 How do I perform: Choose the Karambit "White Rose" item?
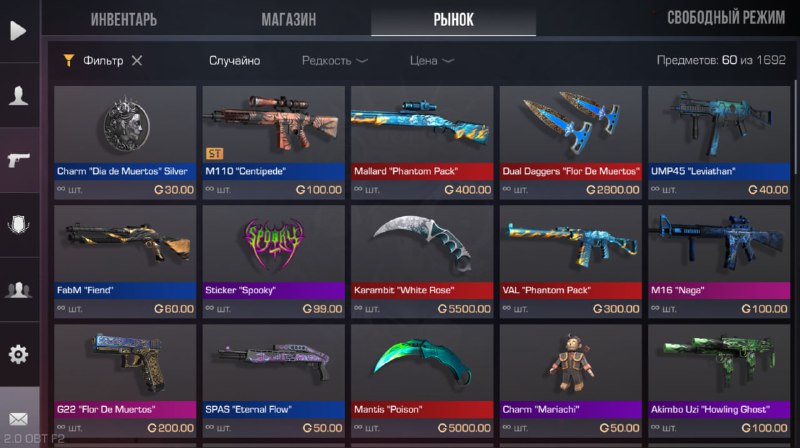click(420, 260)
